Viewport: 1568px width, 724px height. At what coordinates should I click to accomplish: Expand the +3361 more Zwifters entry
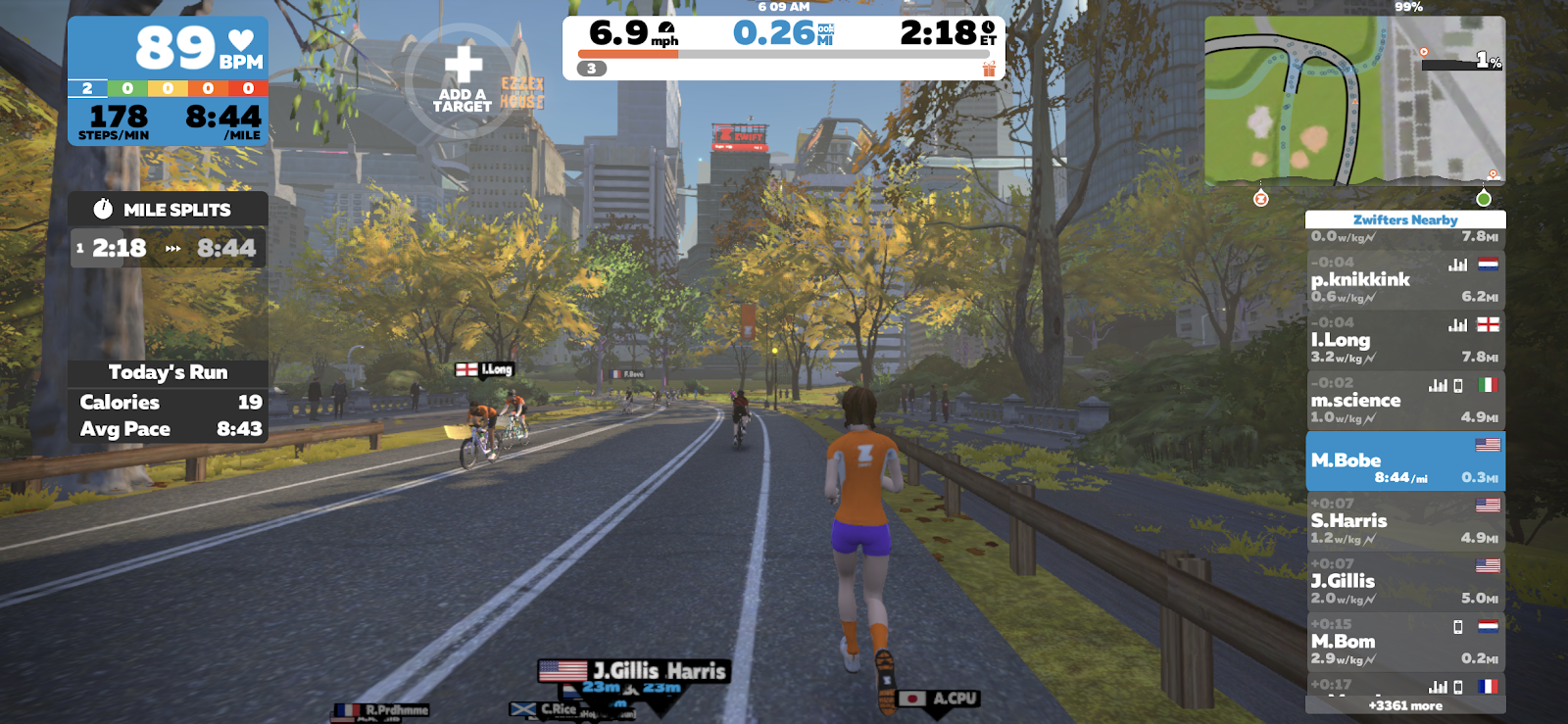coord(1405,705)
